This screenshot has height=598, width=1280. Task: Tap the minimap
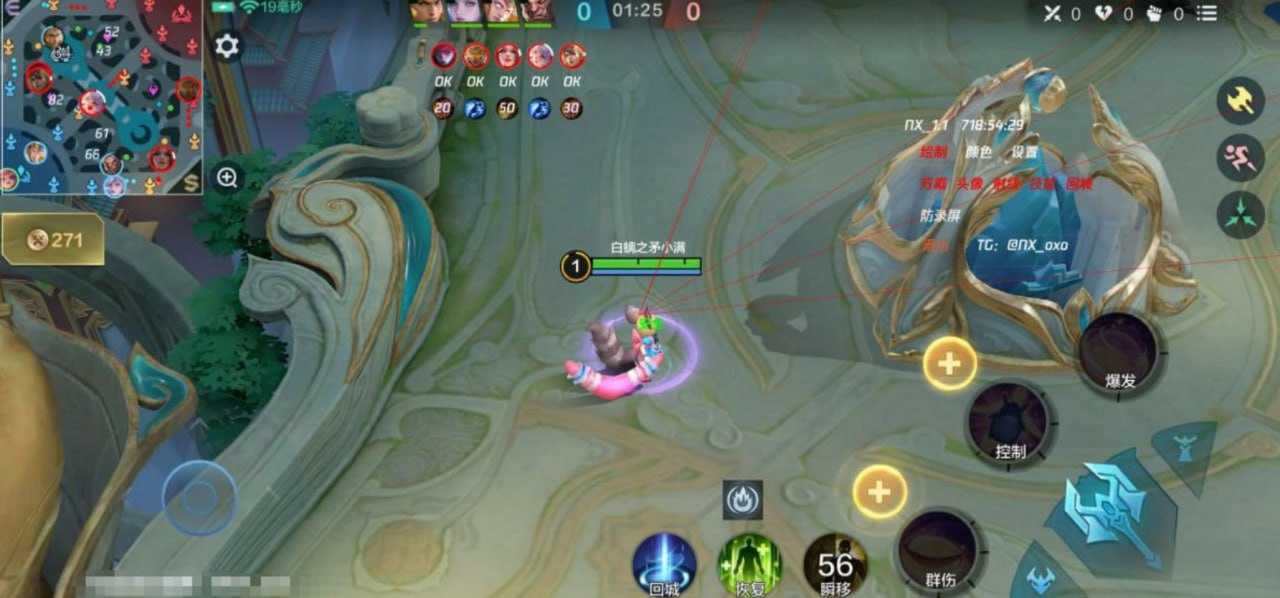(100, 96)
